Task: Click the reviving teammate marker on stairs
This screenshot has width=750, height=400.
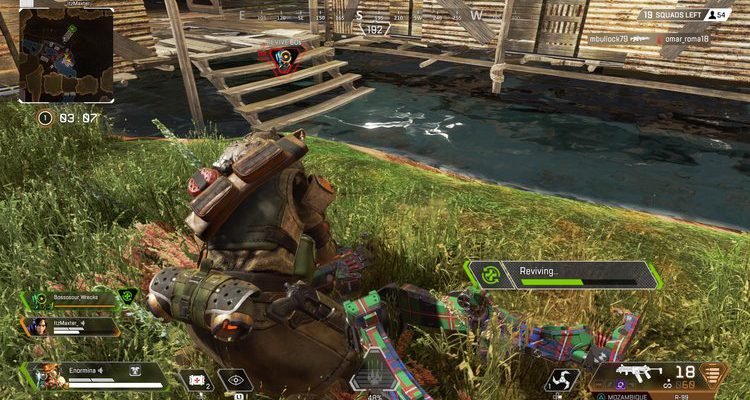Action: [x=285, y=57]
